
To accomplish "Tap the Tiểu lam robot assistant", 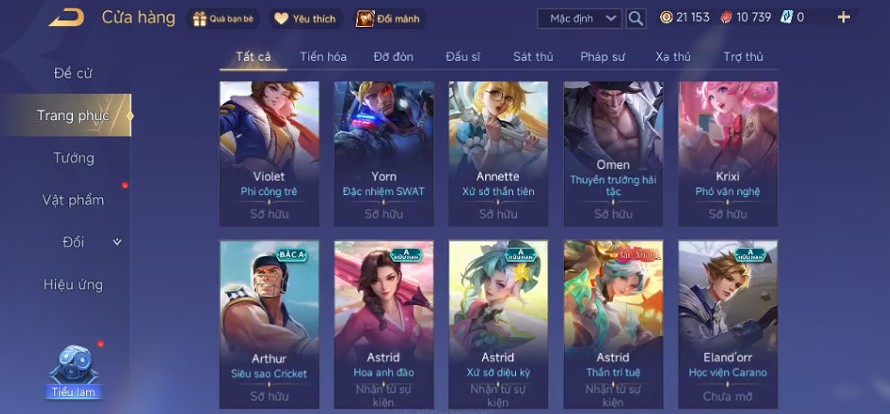I will click(x=73, y=370).
